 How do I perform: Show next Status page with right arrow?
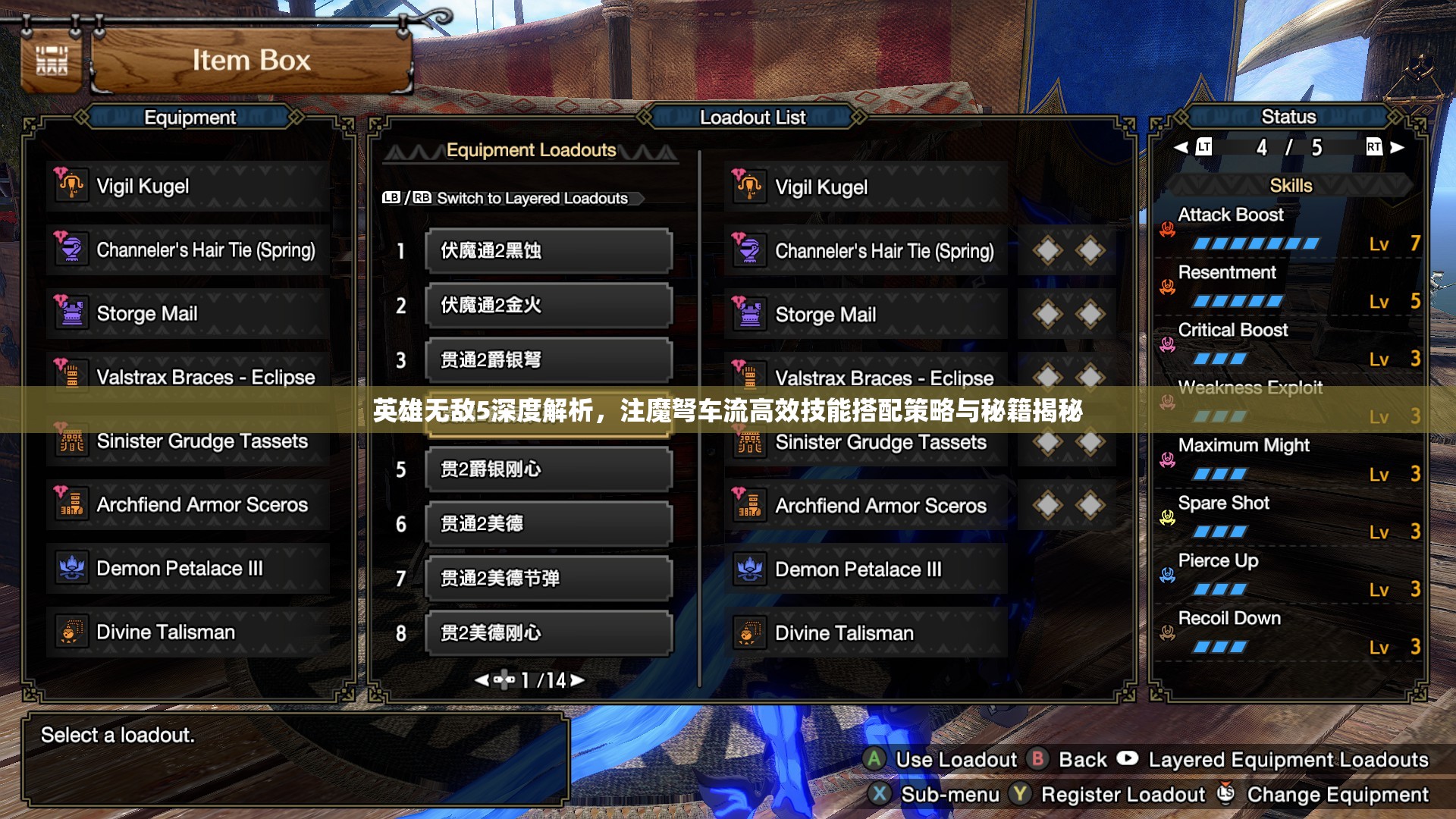click(x=1397, y=147)
